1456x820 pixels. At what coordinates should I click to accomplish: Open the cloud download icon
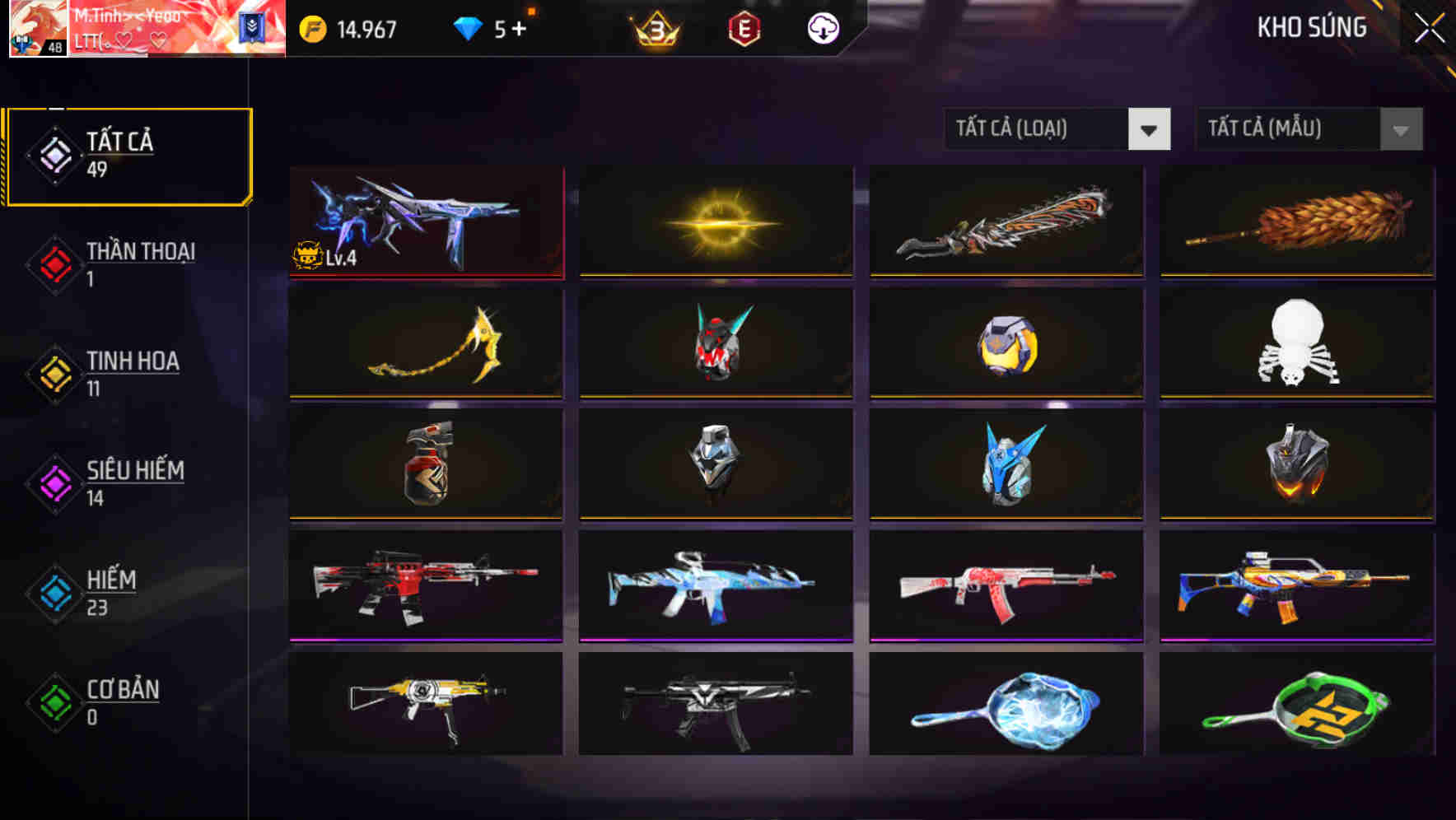click(x=822, y=29)
